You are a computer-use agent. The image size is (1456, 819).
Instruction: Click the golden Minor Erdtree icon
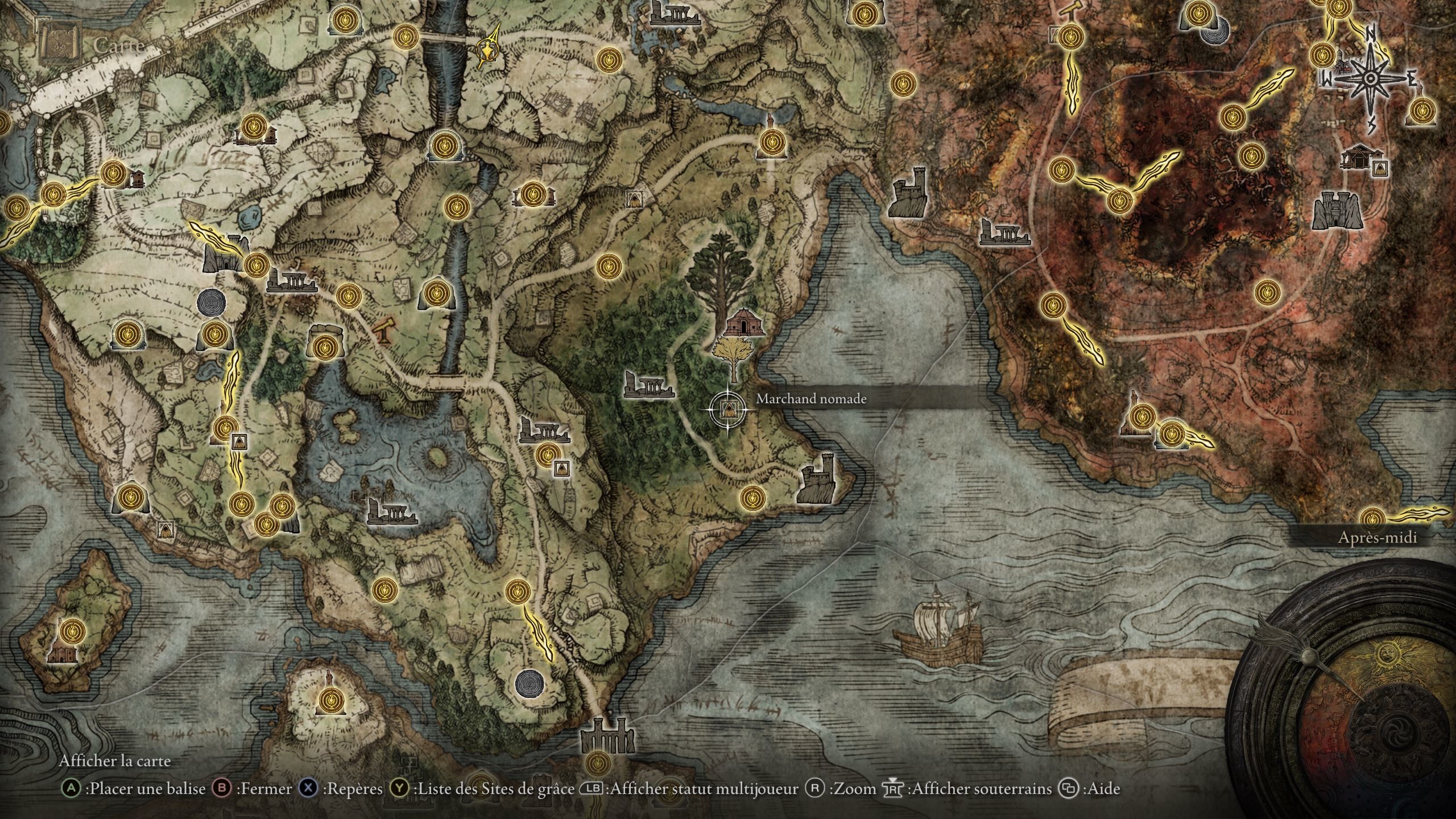(733, 356)
